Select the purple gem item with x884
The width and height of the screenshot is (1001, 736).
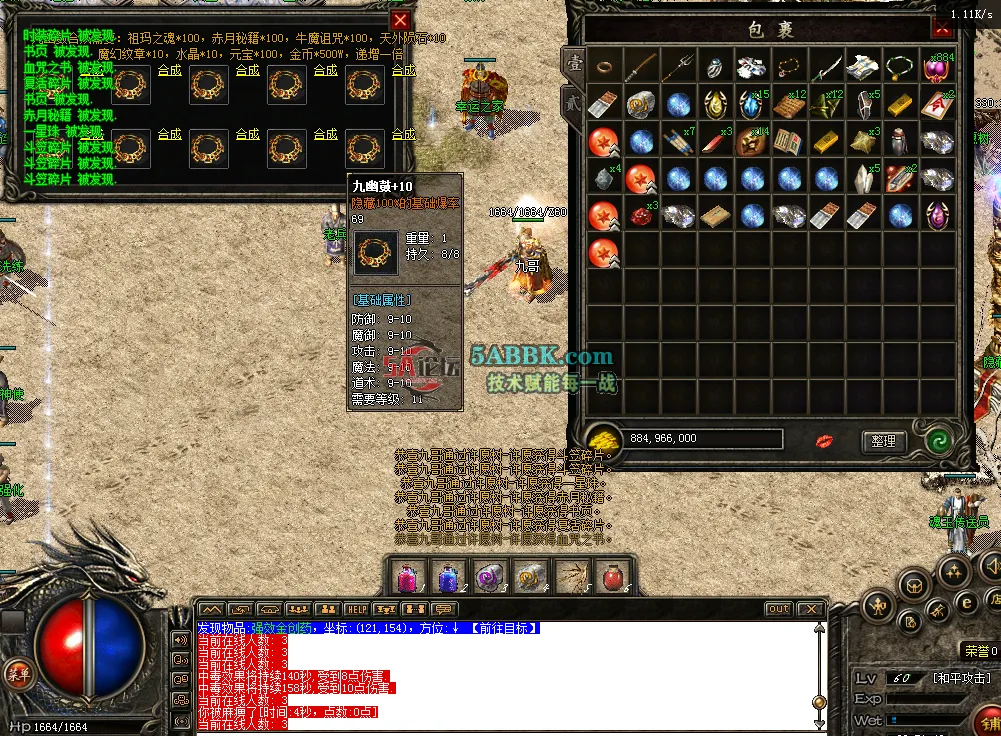(x=937, y=68)
